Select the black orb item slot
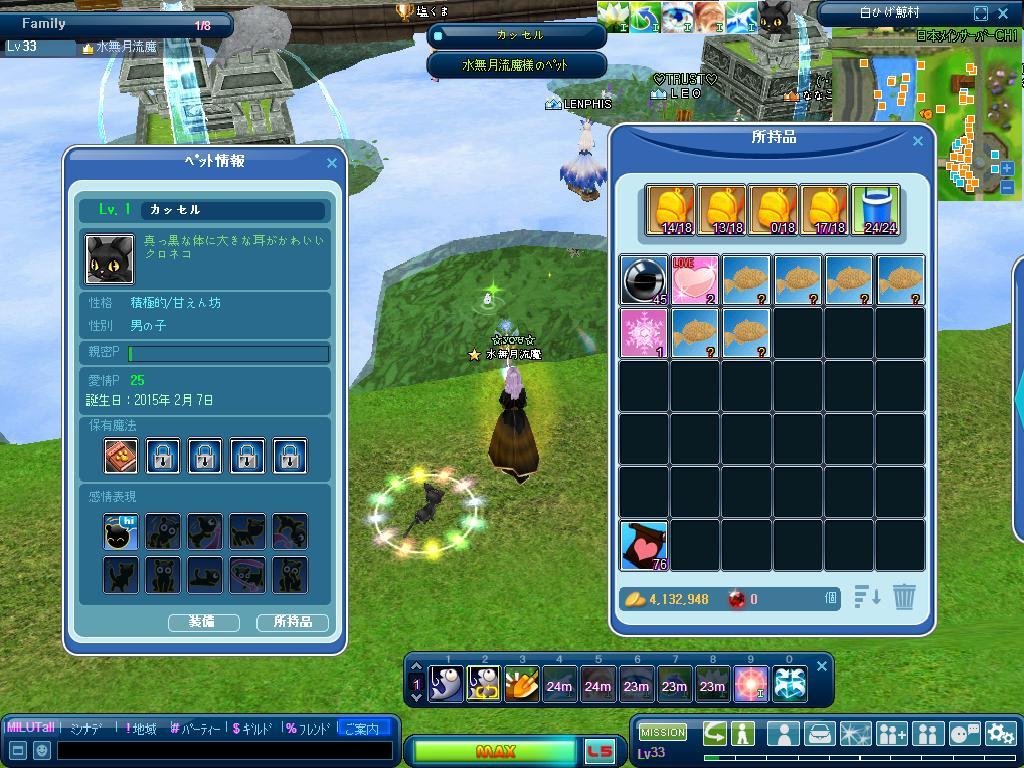Viewport: 1024px width, 768px height. pyautogui.click(x=643, y=280)
